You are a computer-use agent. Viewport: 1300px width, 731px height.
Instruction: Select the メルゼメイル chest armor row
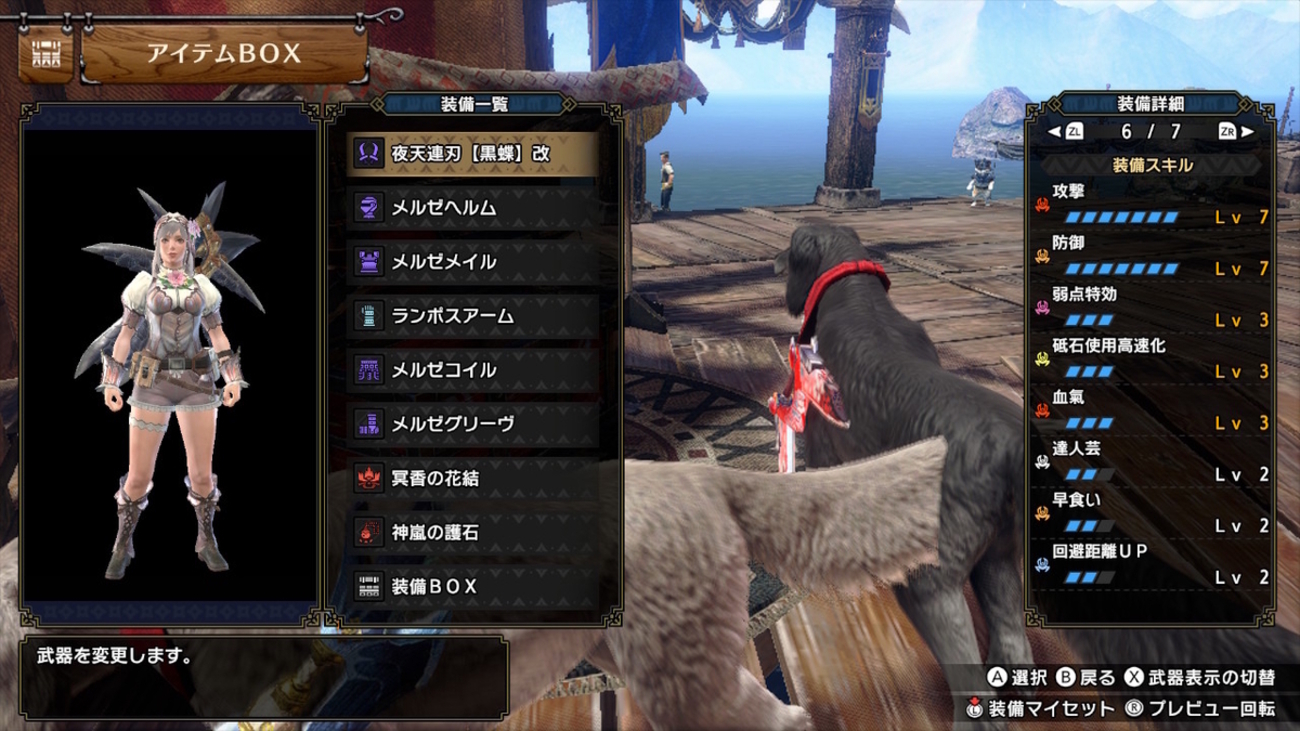475,262
